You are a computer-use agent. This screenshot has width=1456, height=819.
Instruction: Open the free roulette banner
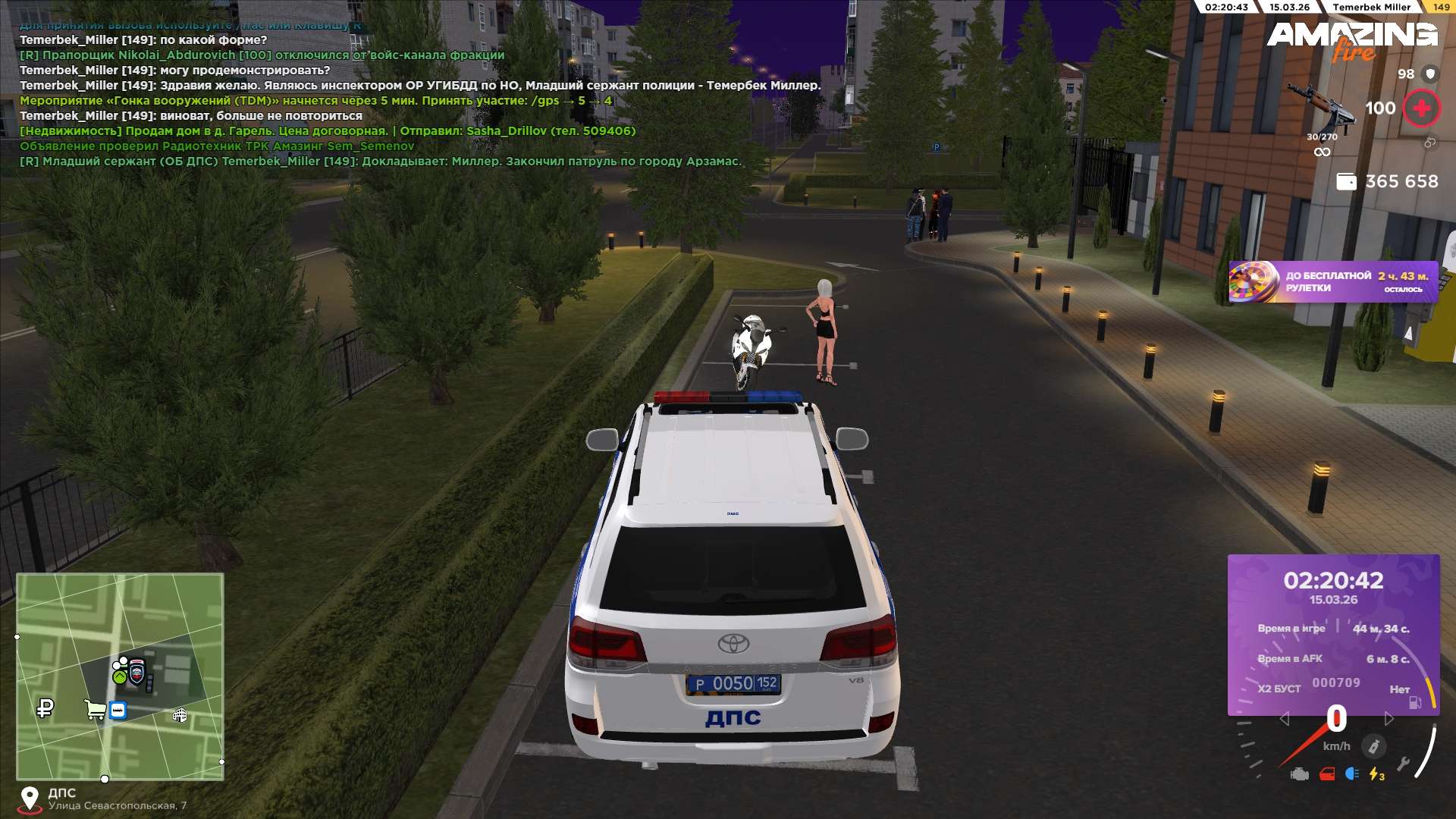click(x=1333, y=282)
